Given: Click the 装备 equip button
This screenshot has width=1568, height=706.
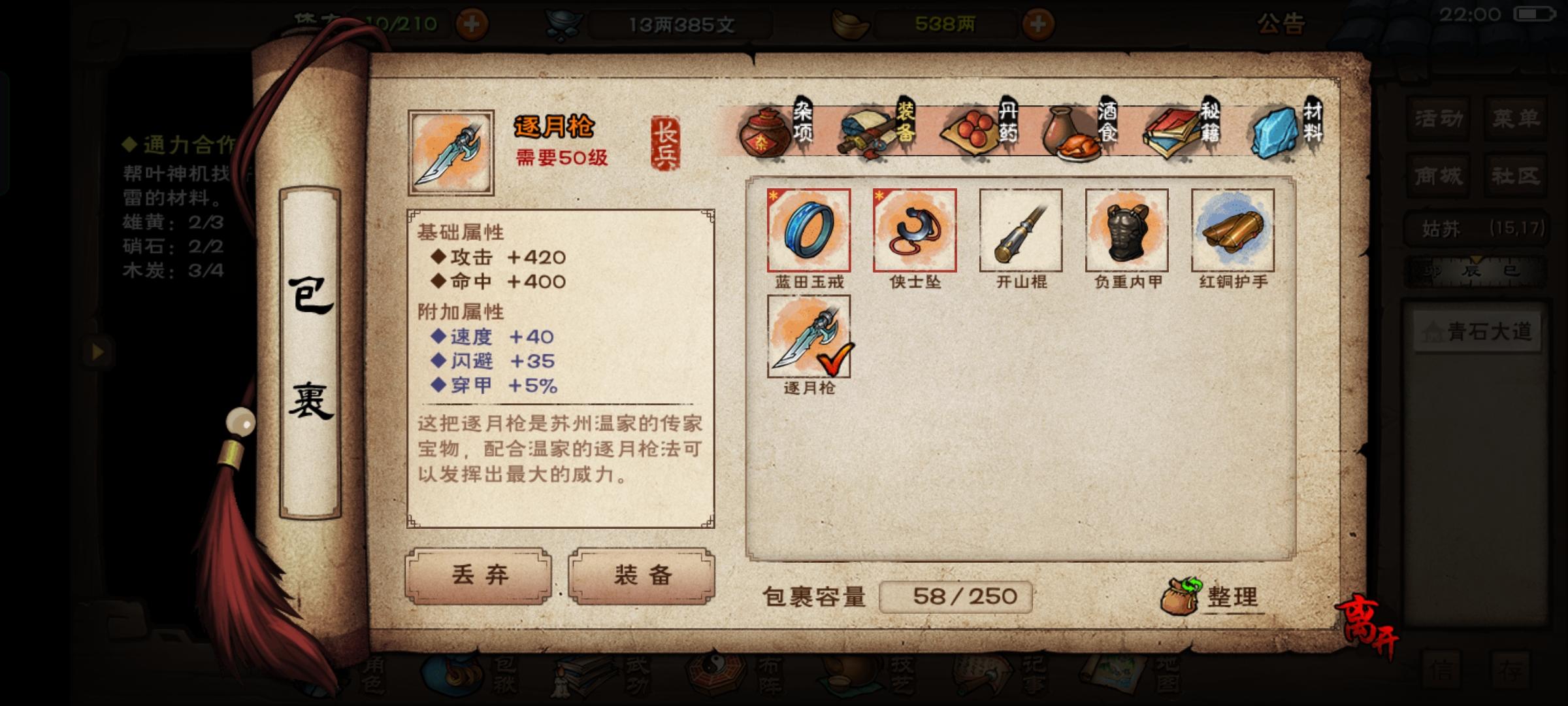Looking at the screenshot, I should pos(641,575).
